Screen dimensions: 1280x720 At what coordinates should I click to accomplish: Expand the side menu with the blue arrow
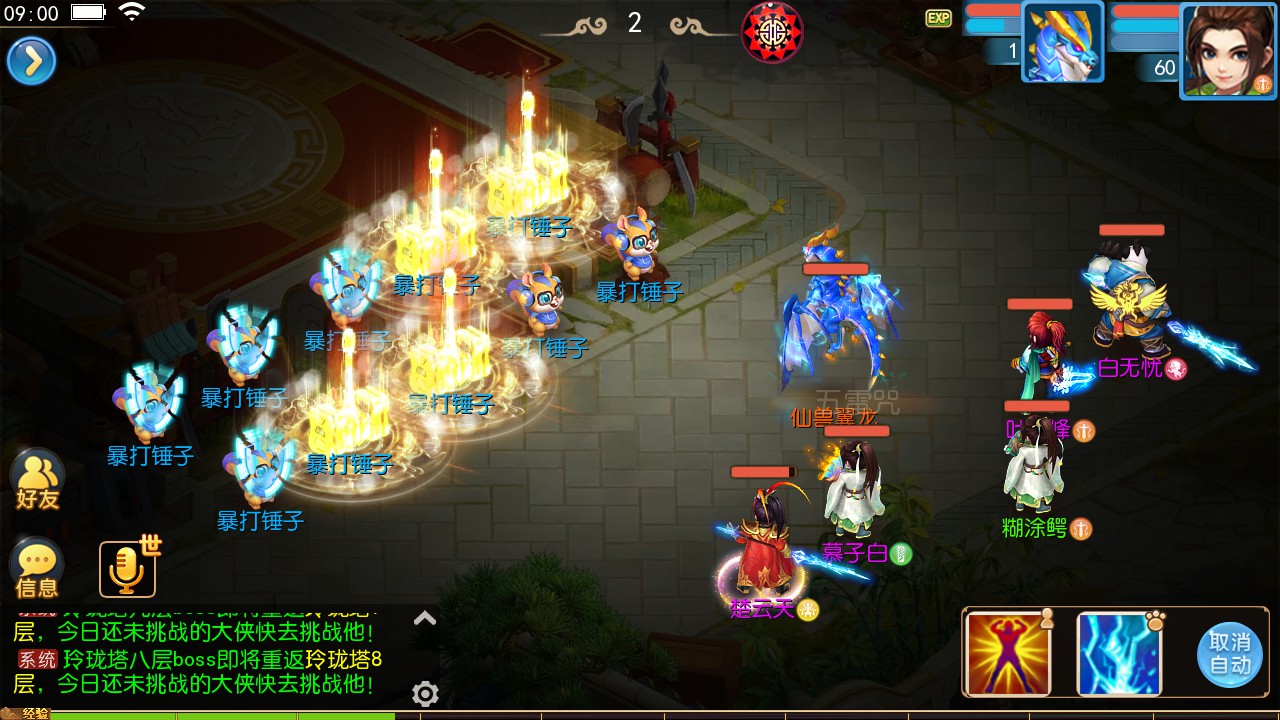tap(31, 62)
